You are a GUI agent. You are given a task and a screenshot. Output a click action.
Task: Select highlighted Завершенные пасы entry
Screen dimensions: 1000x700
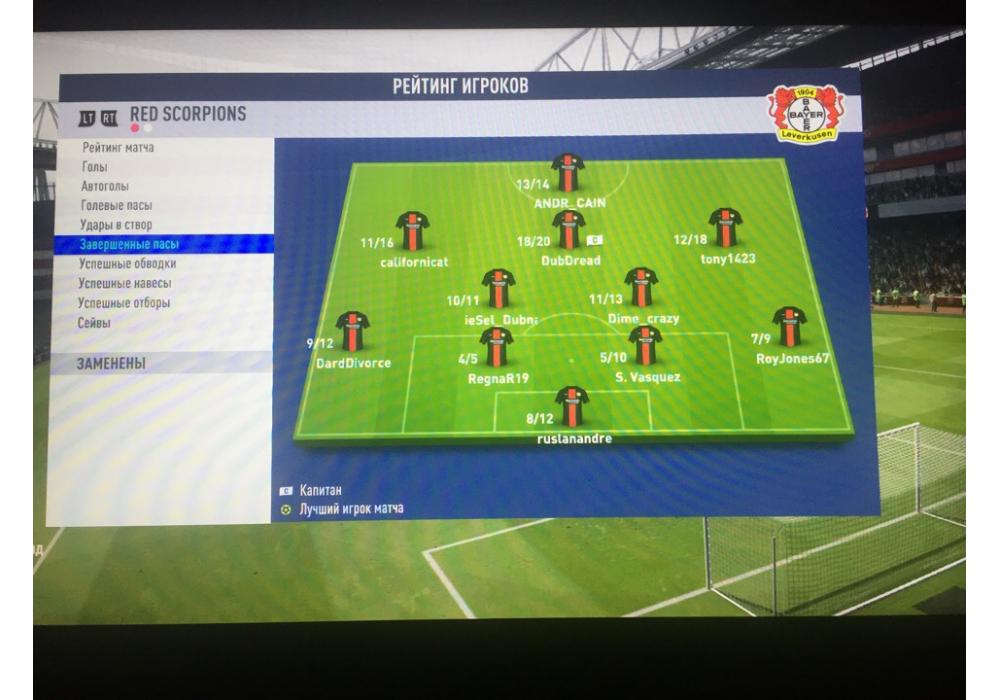pyautogui.click(x=130, y=244)
